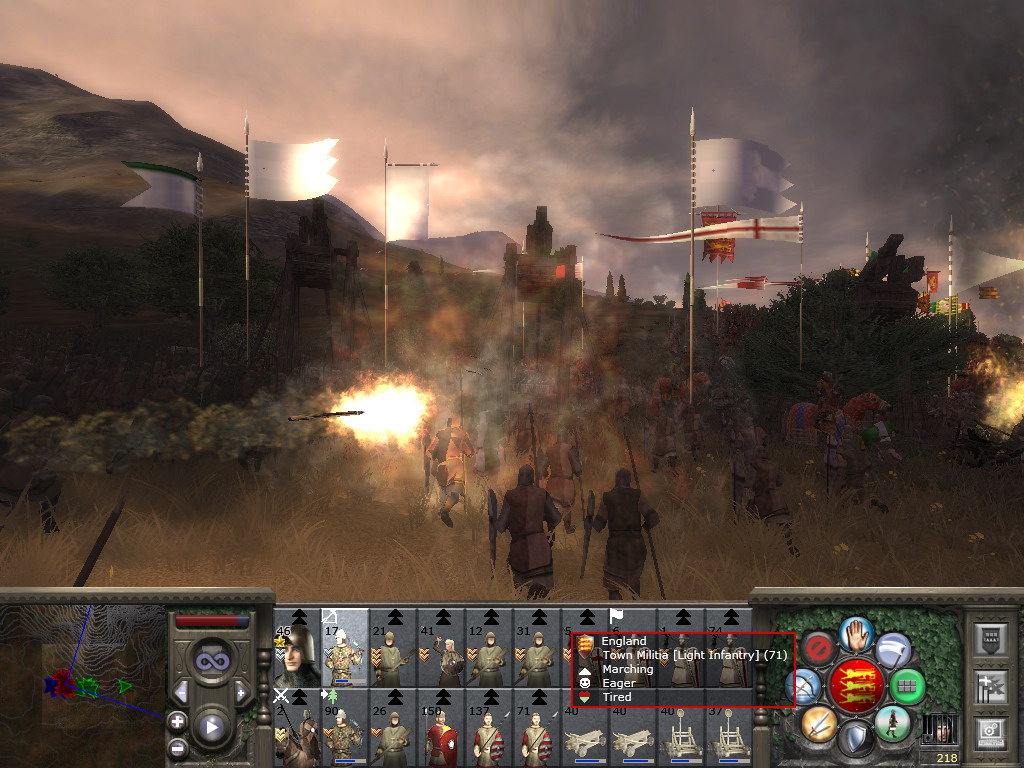
Task: Decrease game speed with the left arrow
Action: pos(181,692)
